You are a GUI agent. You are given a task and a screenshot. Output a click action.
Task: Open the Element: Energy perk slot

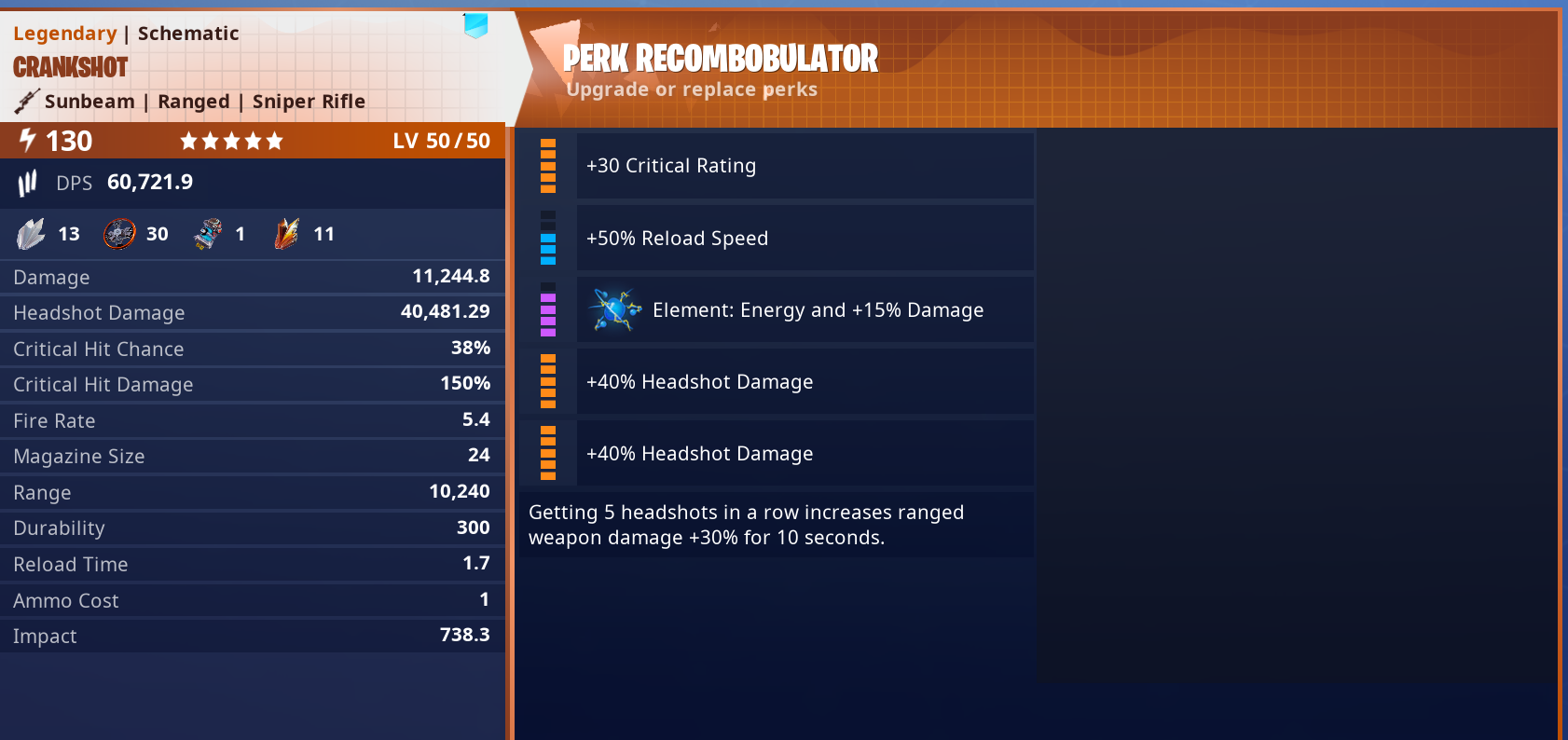pos(805,309)
